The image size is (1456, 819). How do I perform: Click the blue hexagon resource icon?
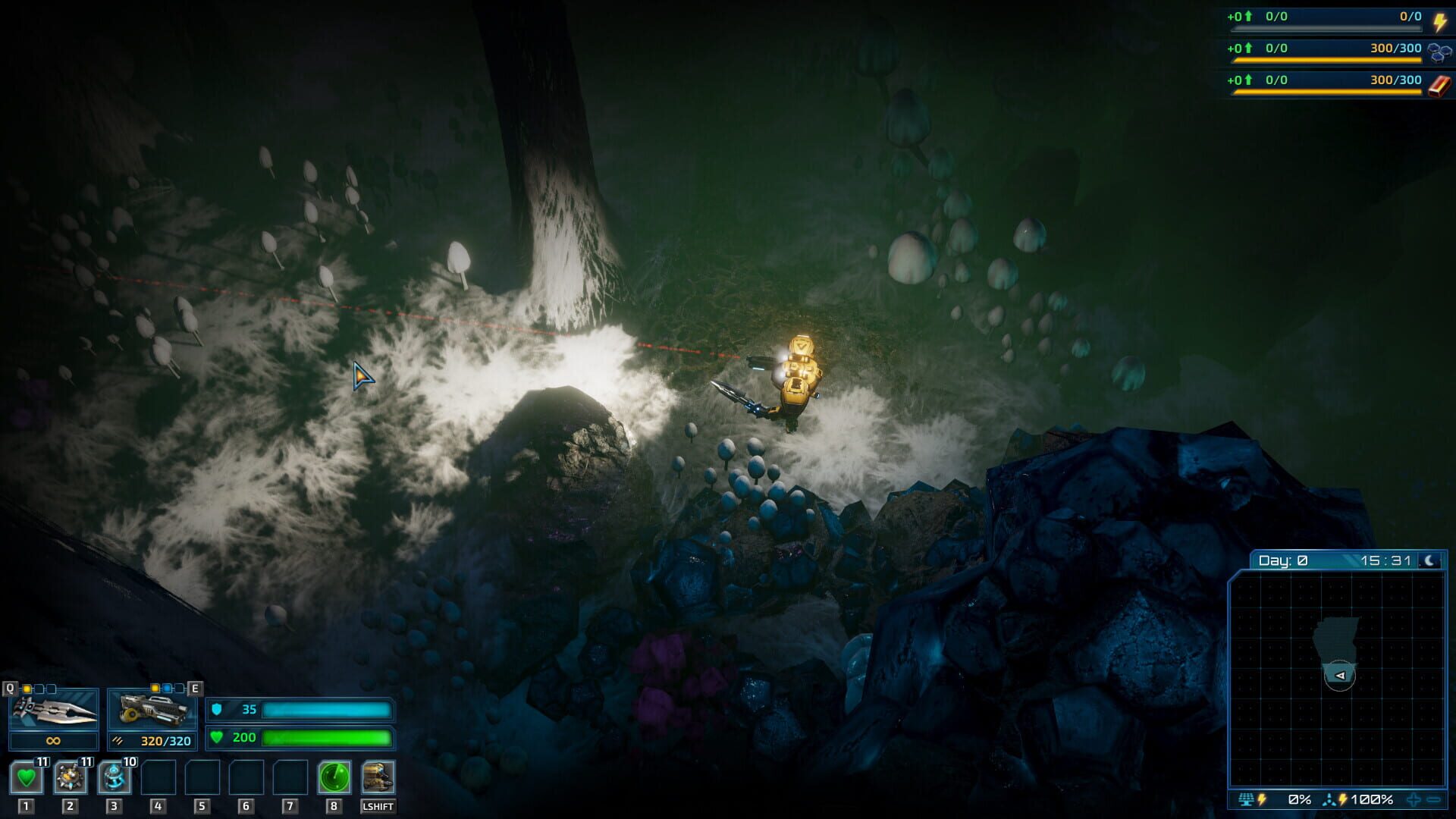click(x=1439, y=55)
